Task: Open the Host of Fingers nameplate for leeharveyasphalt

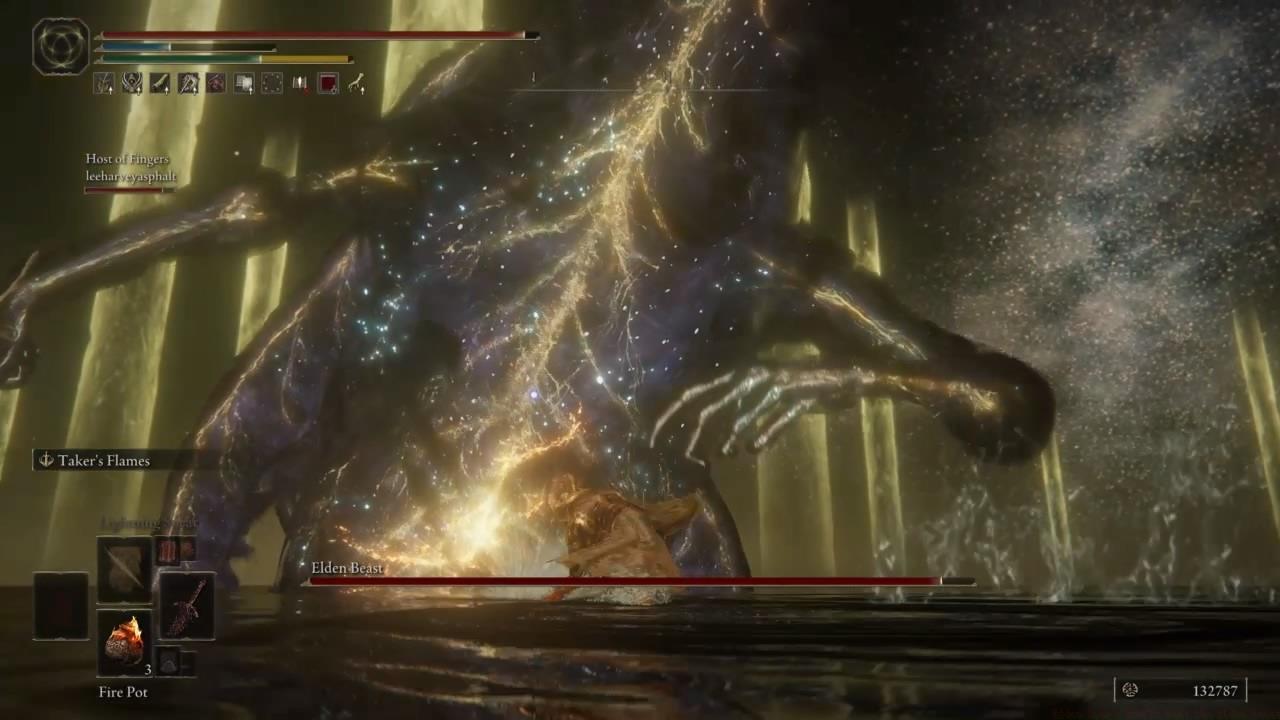Action: (x=132, y=167)
